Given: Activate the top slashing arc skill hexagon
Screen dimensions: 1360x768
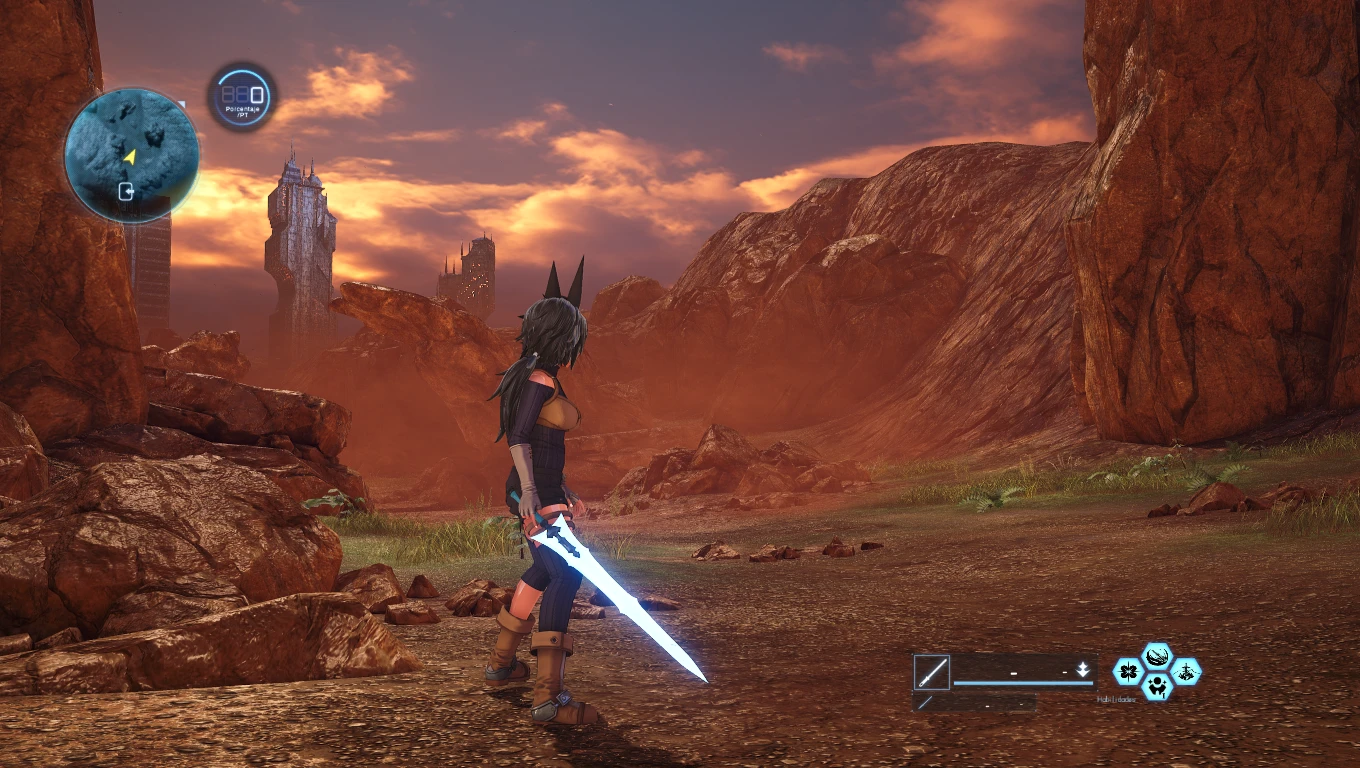Looking at the screenshot, I should 1157,657.
